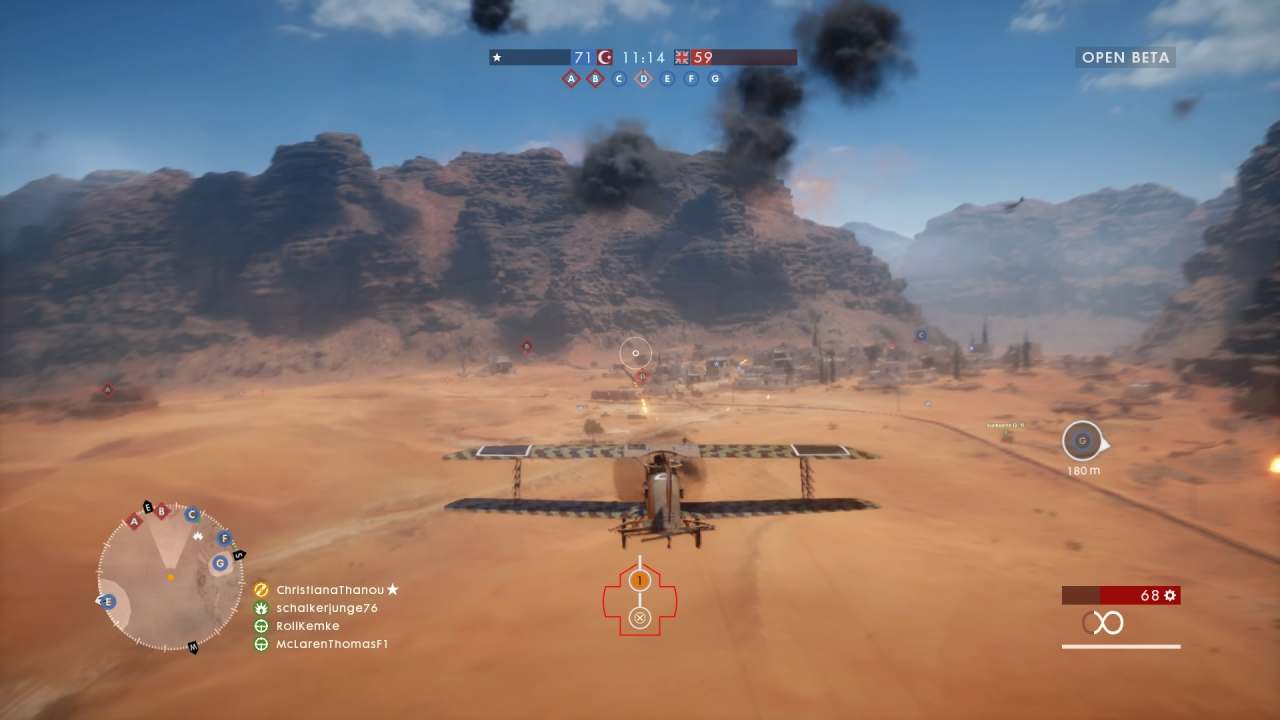
Task: Select McLarenThomasF1 in the squad list
Action: [x=331, y=644]
